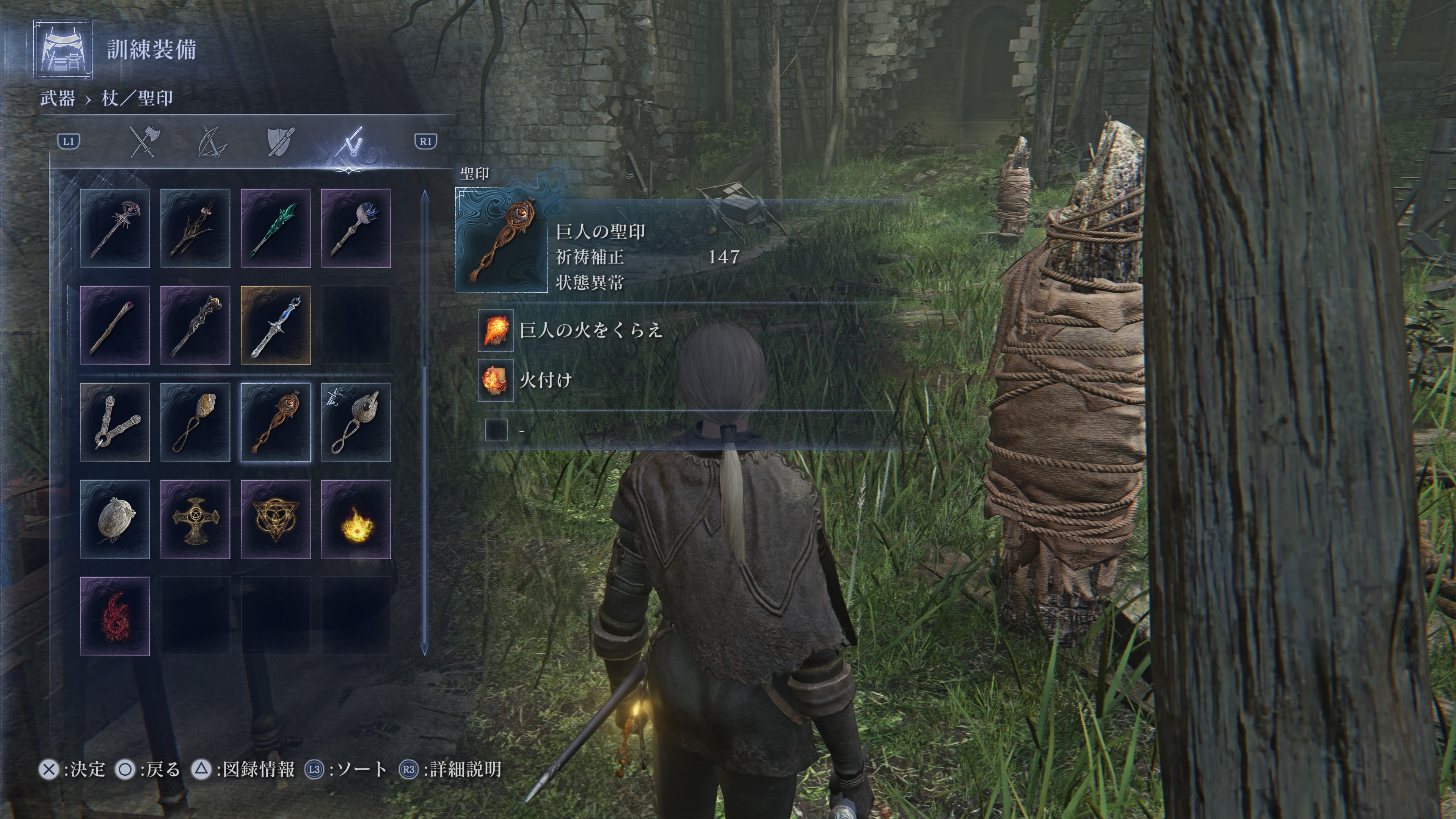Select the highlighted Giant's Seal slot

click(275, 422)
